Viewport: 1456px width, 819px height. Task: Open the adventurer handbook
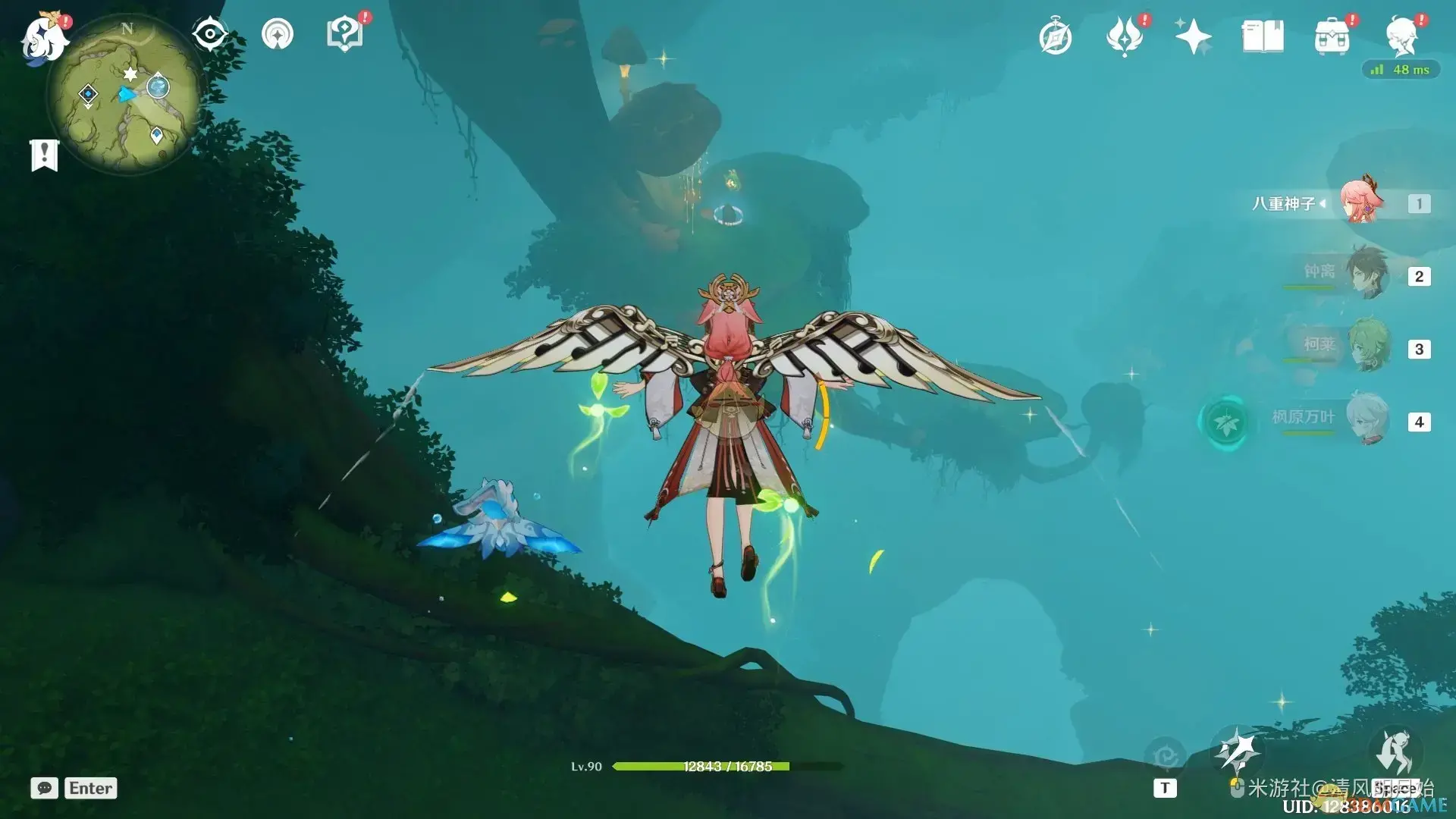(1263, 37)
